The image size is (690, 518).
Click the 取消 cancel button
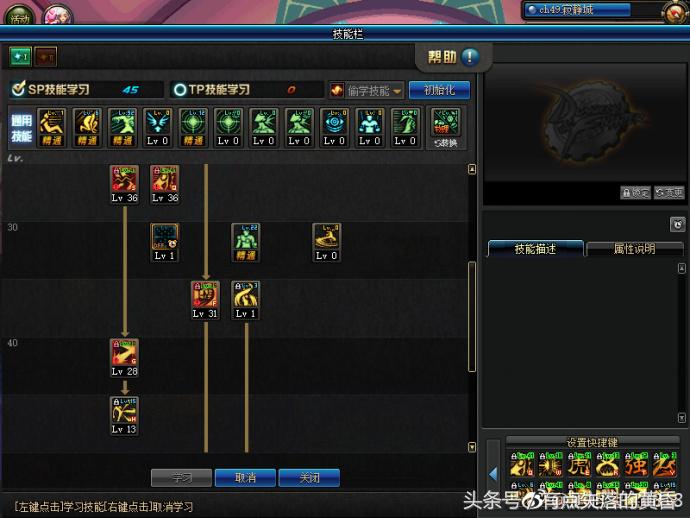click(245, 478)
